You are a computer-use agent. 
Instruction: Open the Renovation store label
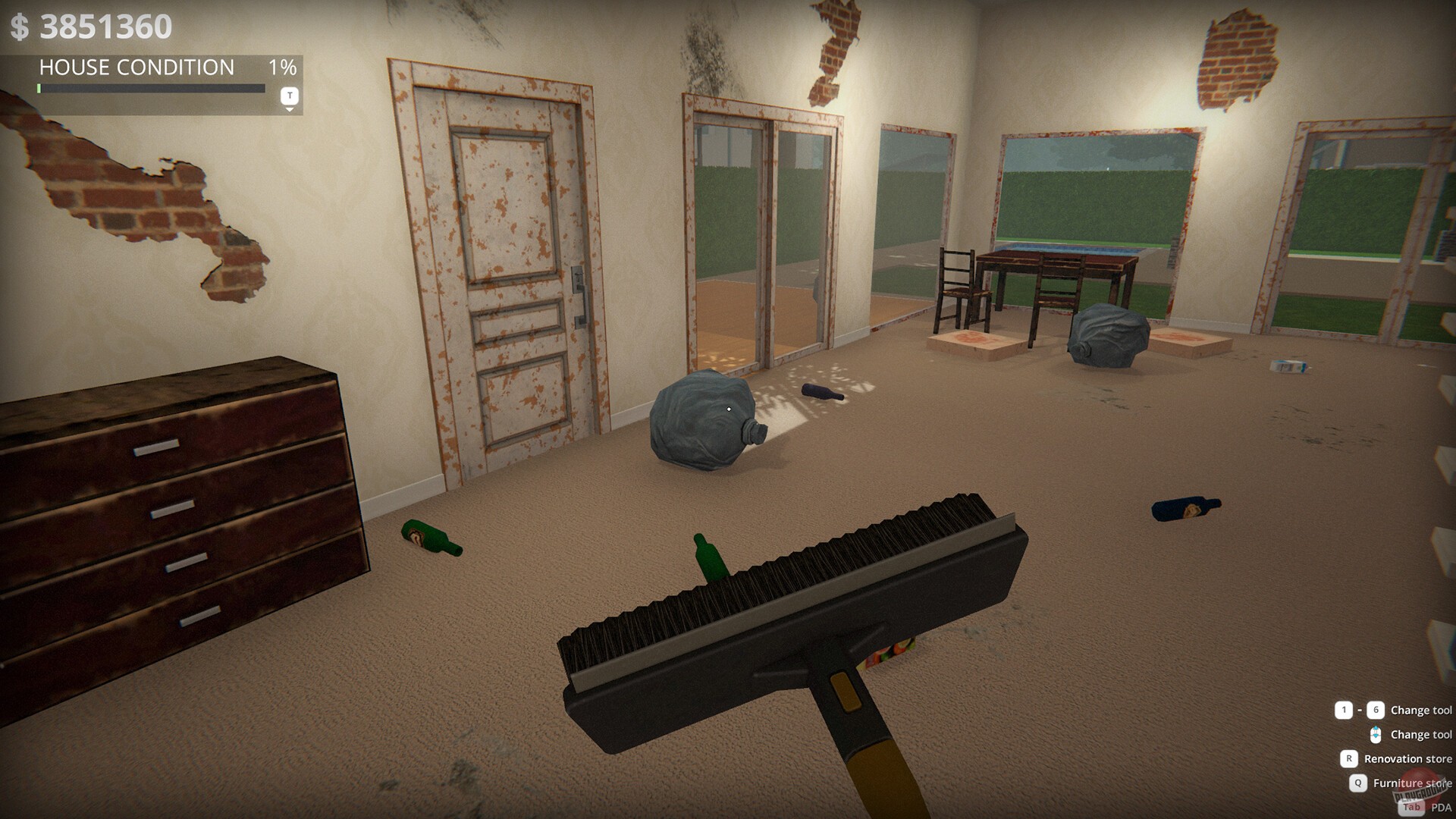tap(1409, 759)
